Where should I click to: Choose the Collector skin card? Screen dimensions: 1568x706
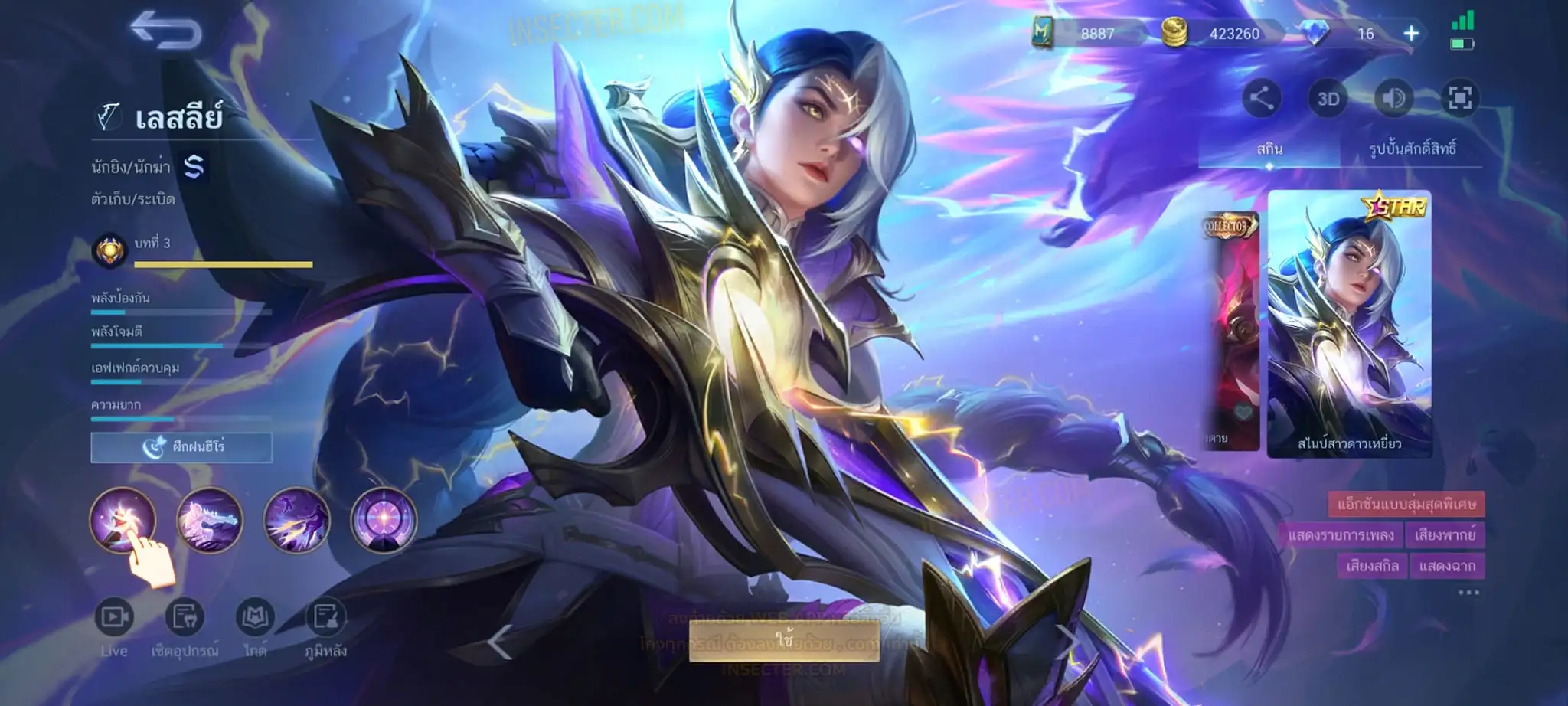[1230, 331]
